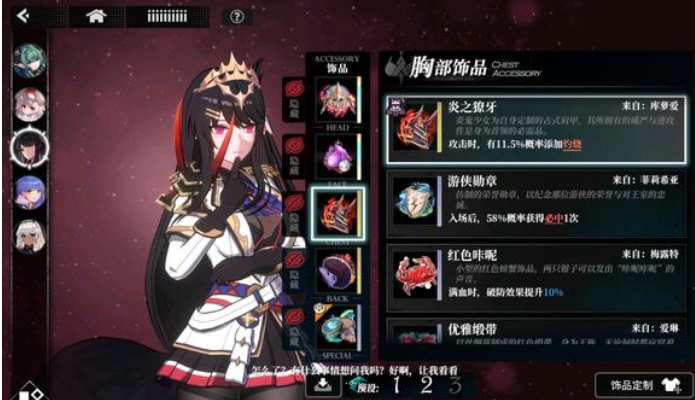Switch to preset 2
Screen dimensions: 695x400
[x=427, y=385]
